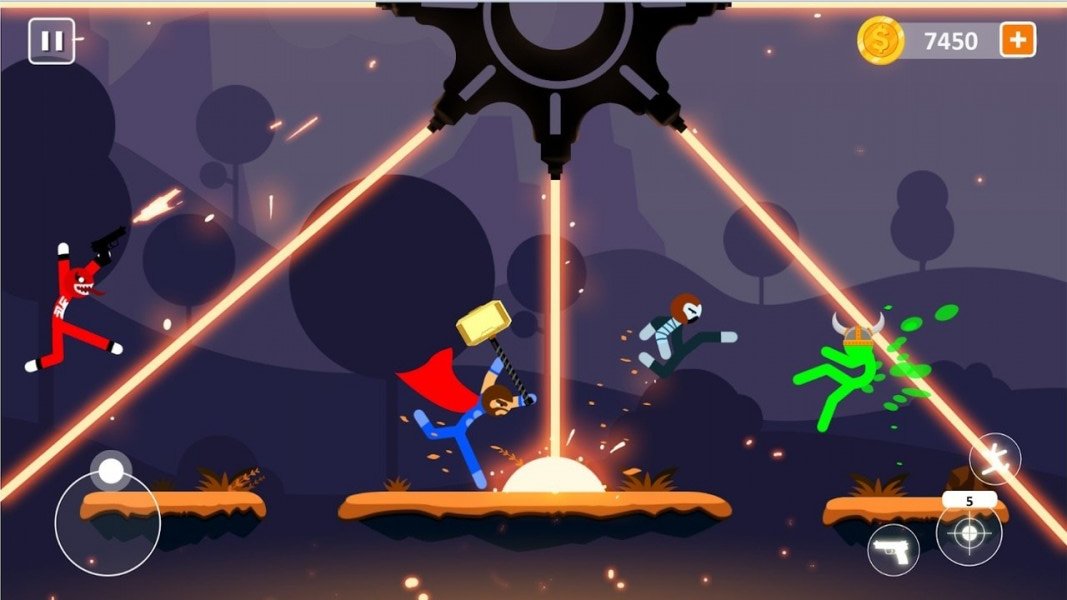This screenshot has width=1067, height=600.
Task: Select the pistol weapon button
Action: tap(892, 549)
